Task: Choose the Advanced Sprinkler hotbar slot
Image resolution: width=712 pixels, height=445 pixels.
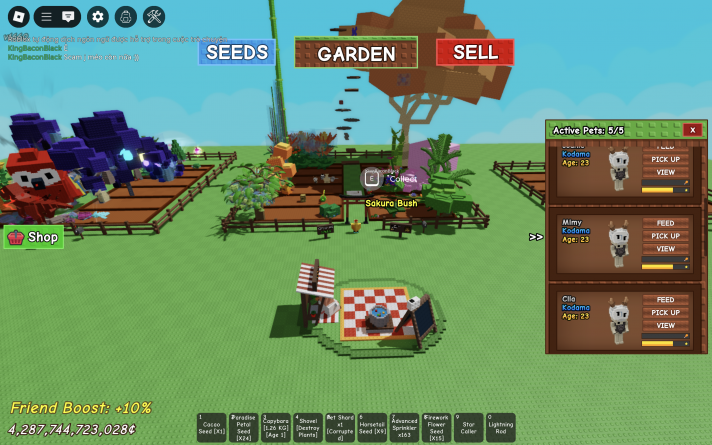Action: click(404, 428)
